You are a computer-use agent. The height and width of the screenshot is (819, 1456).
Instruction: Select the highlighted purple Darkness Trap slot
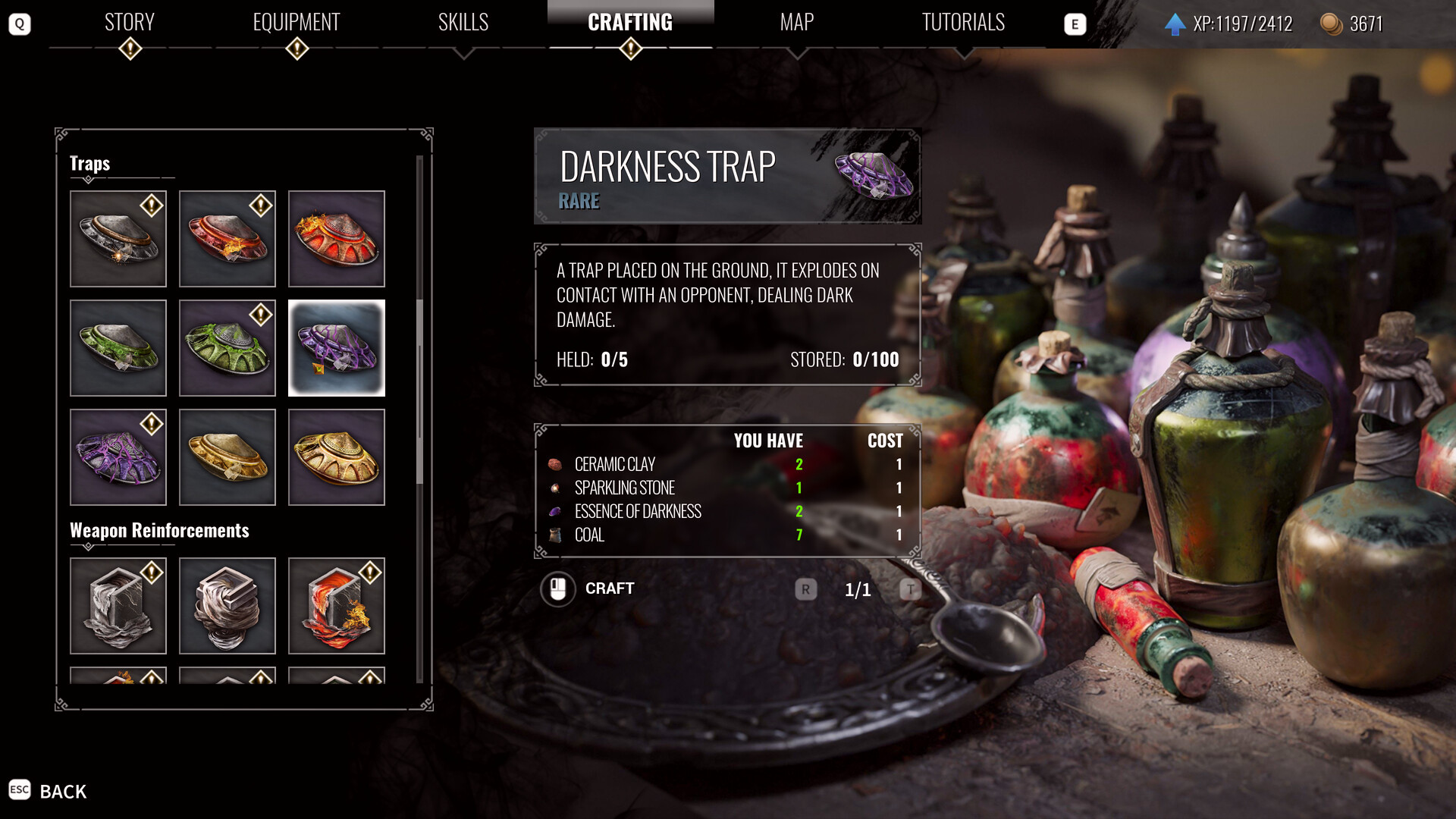(x=337, y=348)
